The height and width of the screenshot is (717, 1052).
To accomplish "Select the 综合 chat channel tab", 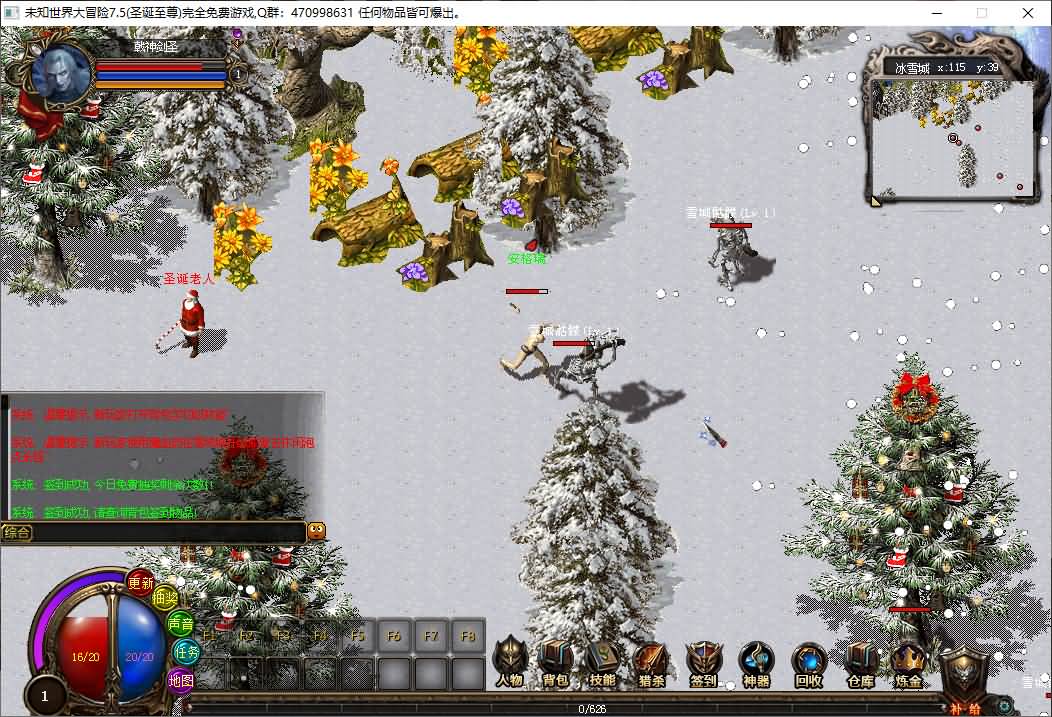I will tap(17, 533).
